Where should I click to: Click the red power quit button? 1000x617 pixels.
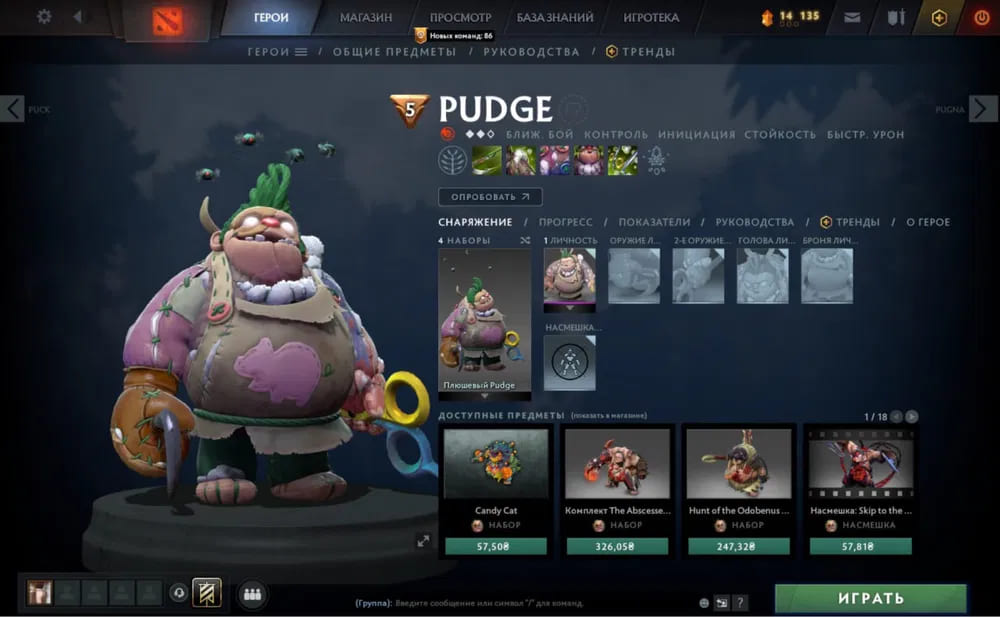(980, 17)
